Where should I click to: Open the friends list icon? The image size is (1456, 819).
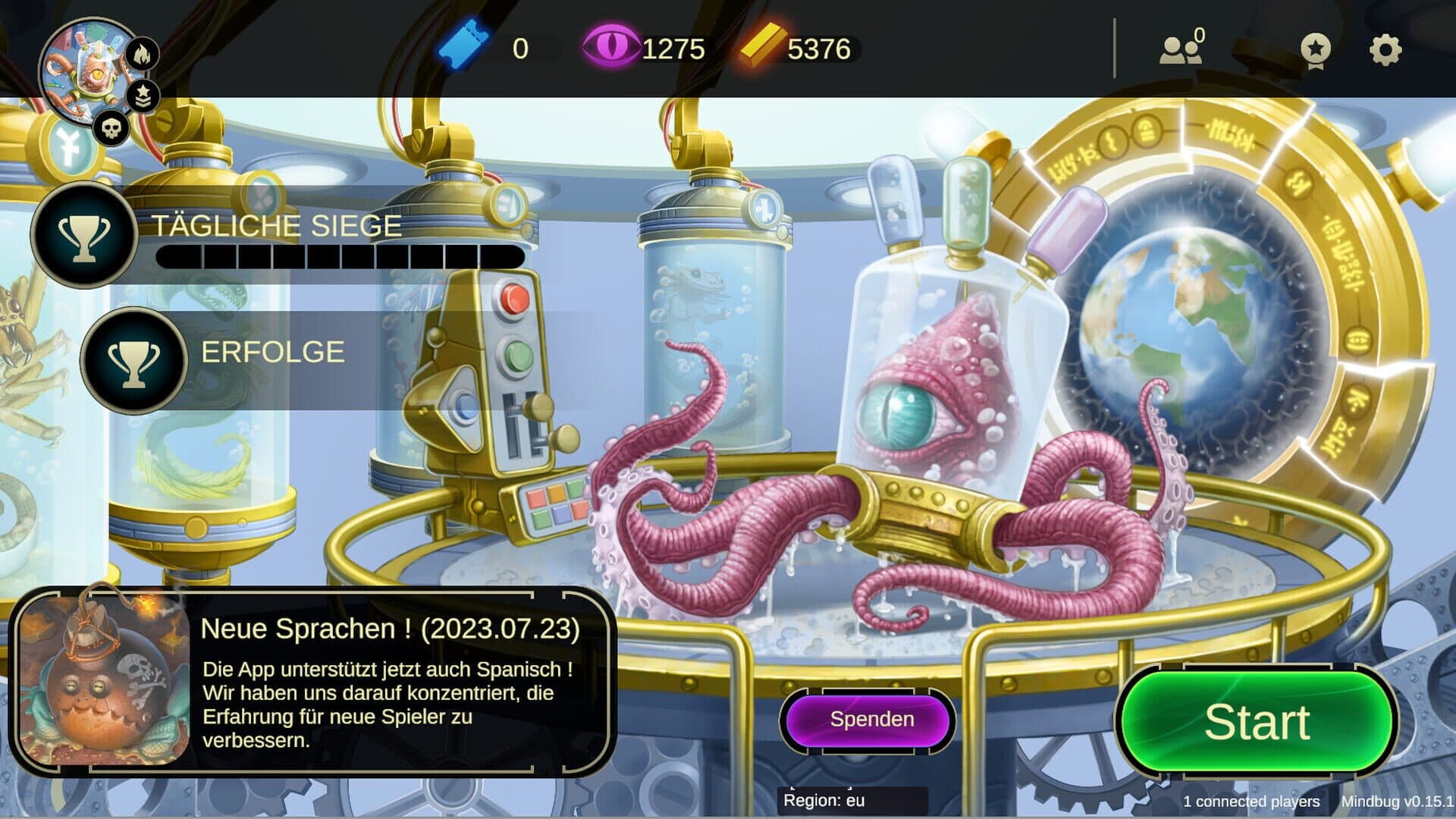(1181, 49)
